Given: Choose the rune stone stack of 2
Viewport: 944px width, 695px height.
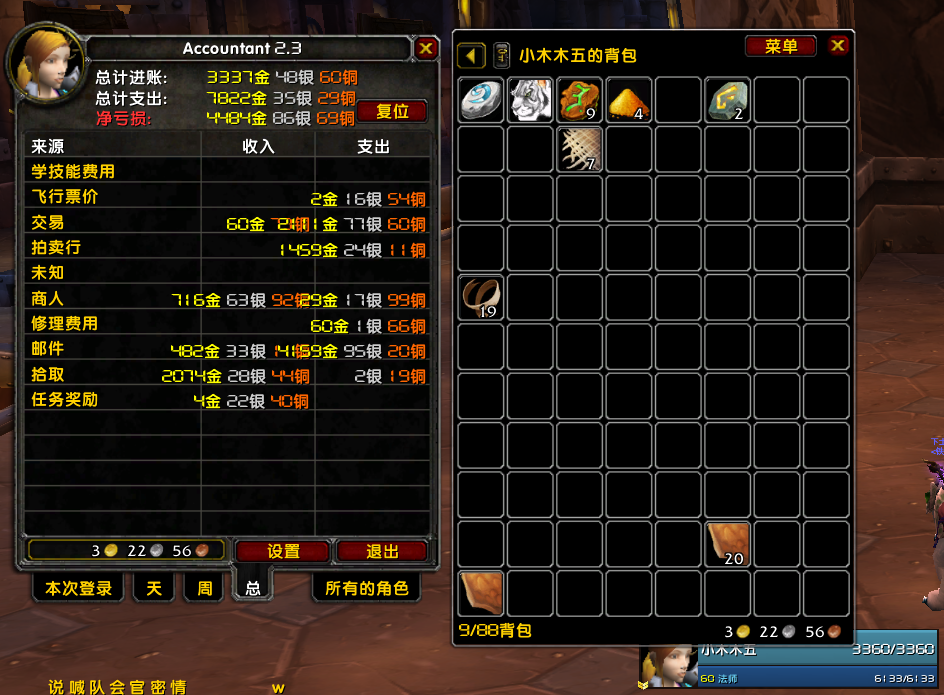Looking at the screenshot, I should [x=727, y=100].
